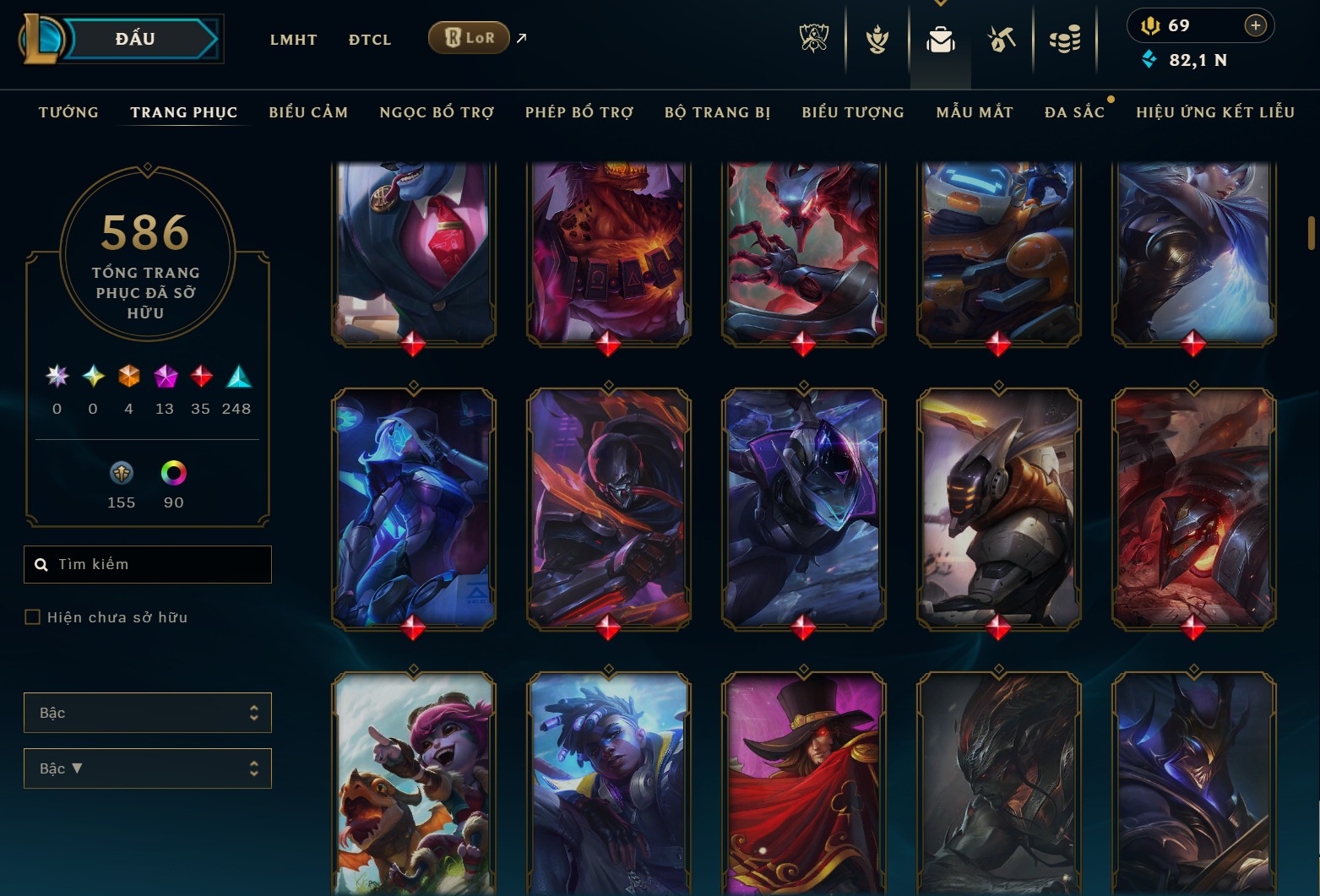Switch to the MẪU MẮT tab

pos(974,112)
